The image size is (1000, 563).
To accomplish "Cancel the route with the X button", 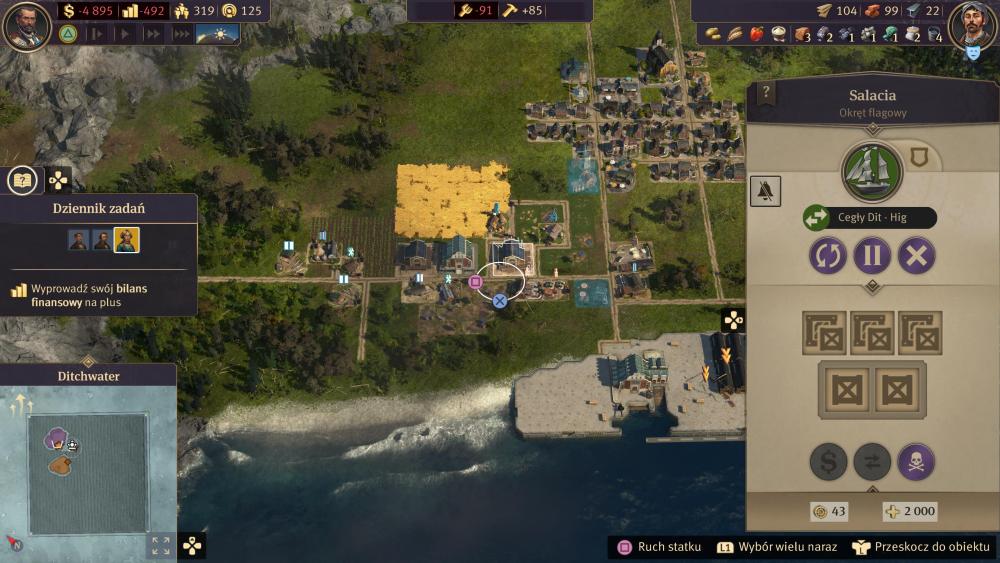I will point(916,255).
